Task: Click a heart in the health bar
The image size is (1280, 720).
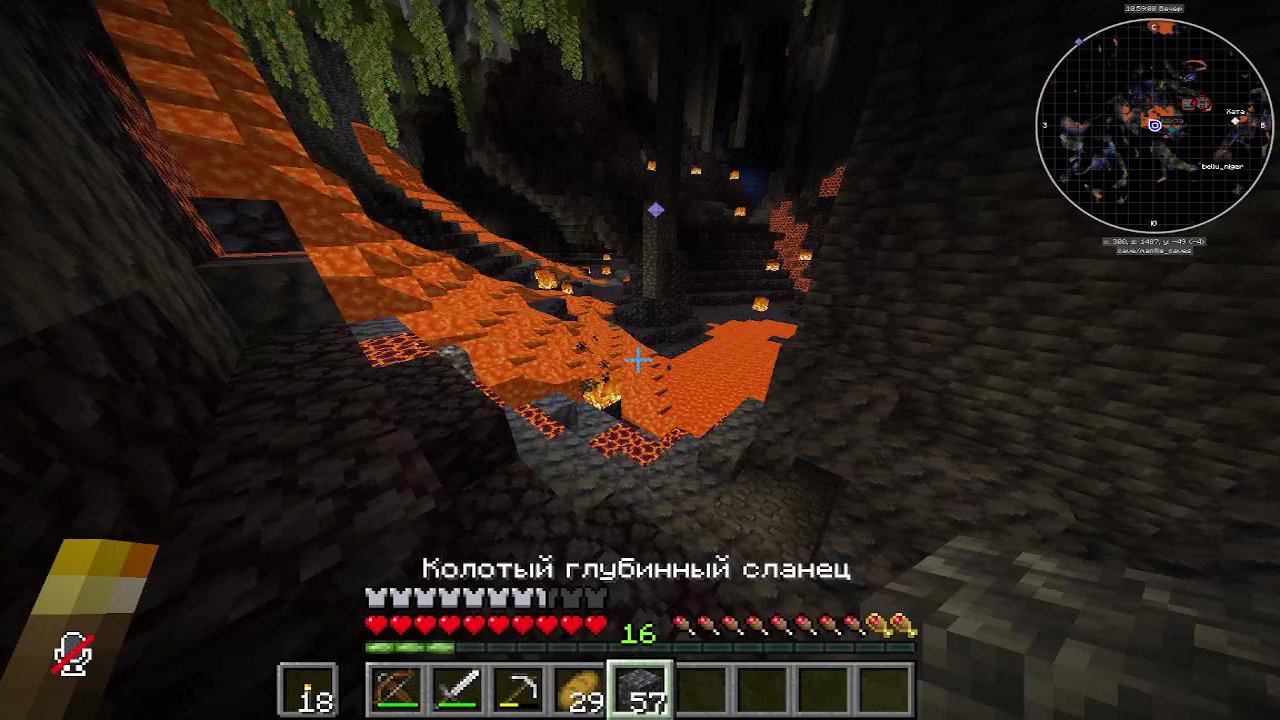Action: [380, 625]
